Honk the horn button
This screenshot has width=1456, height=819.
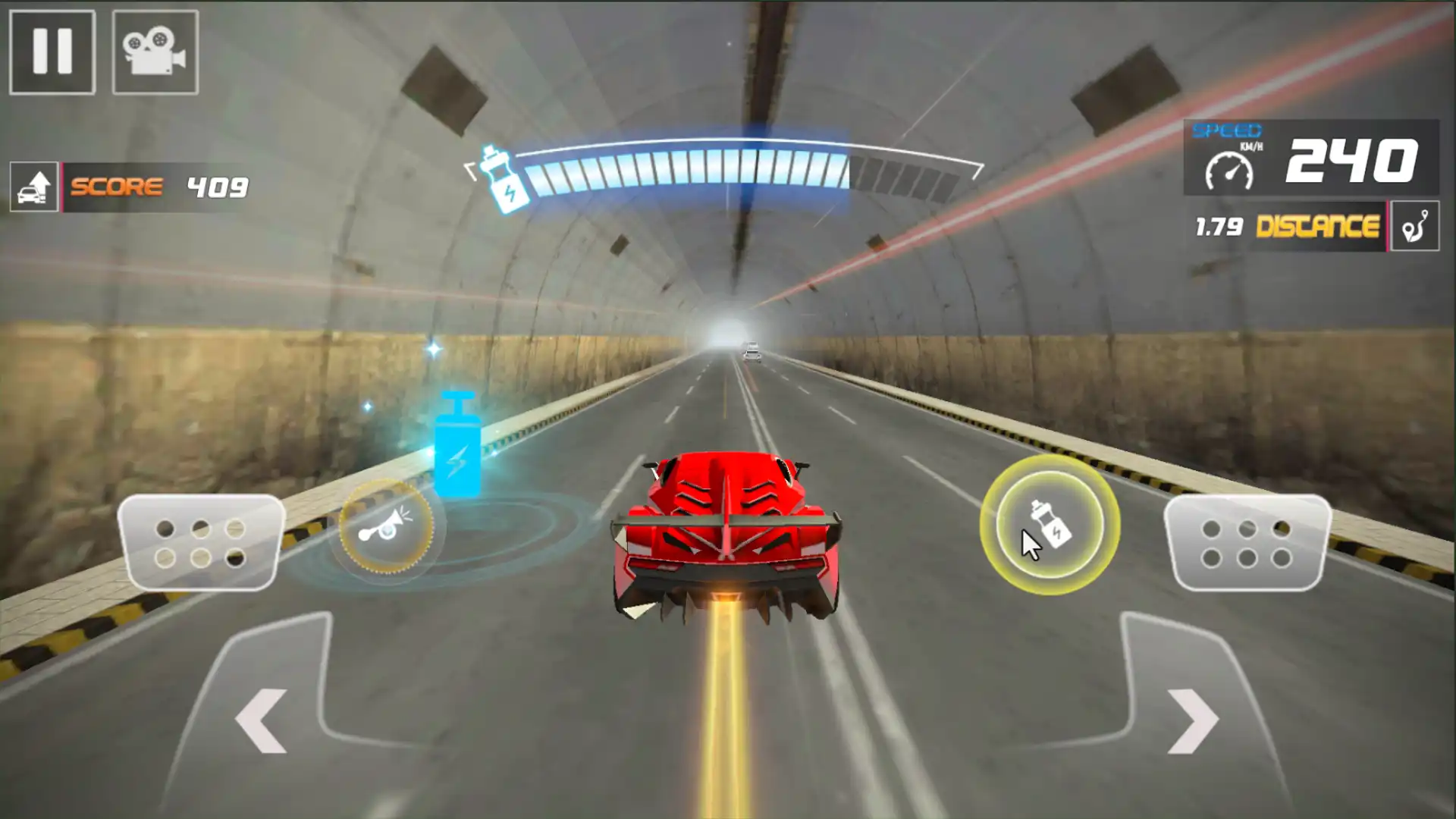(386, 526)
